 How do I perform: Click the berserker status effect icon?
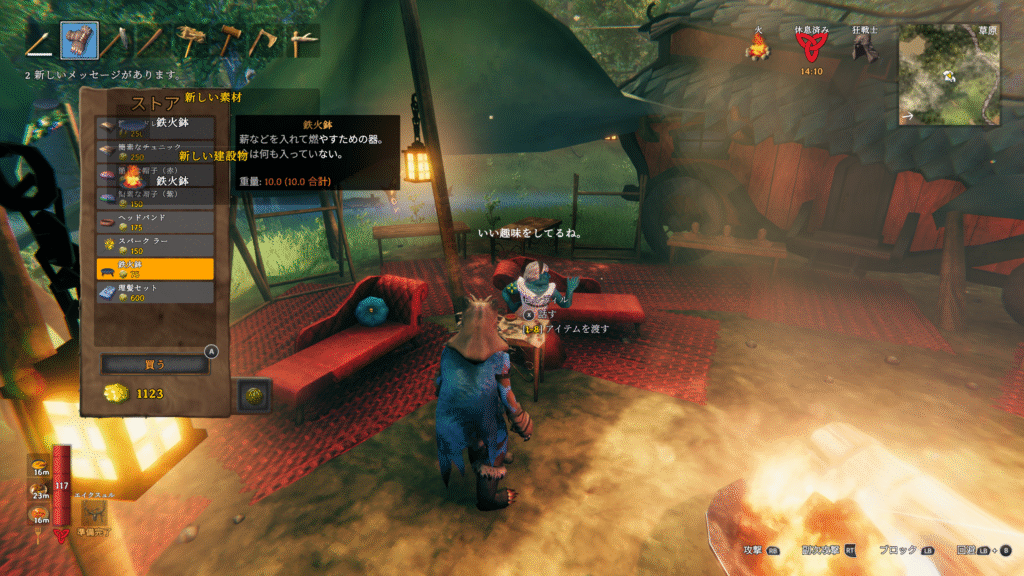864,48
